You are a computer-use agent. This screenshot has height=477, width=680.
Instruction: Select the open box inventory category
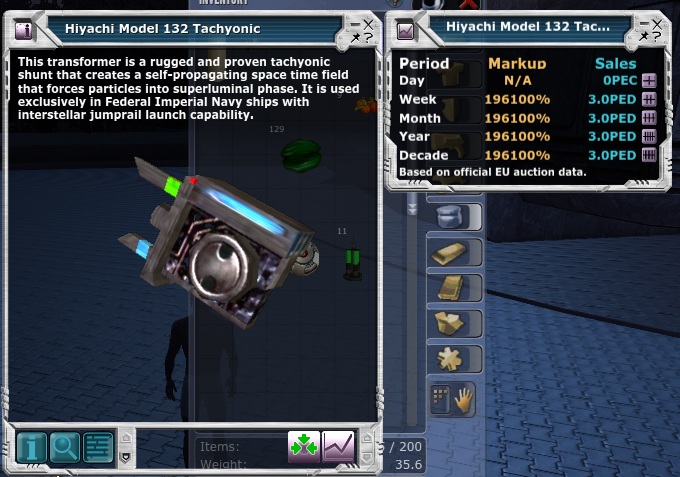(x=449, y=323)
